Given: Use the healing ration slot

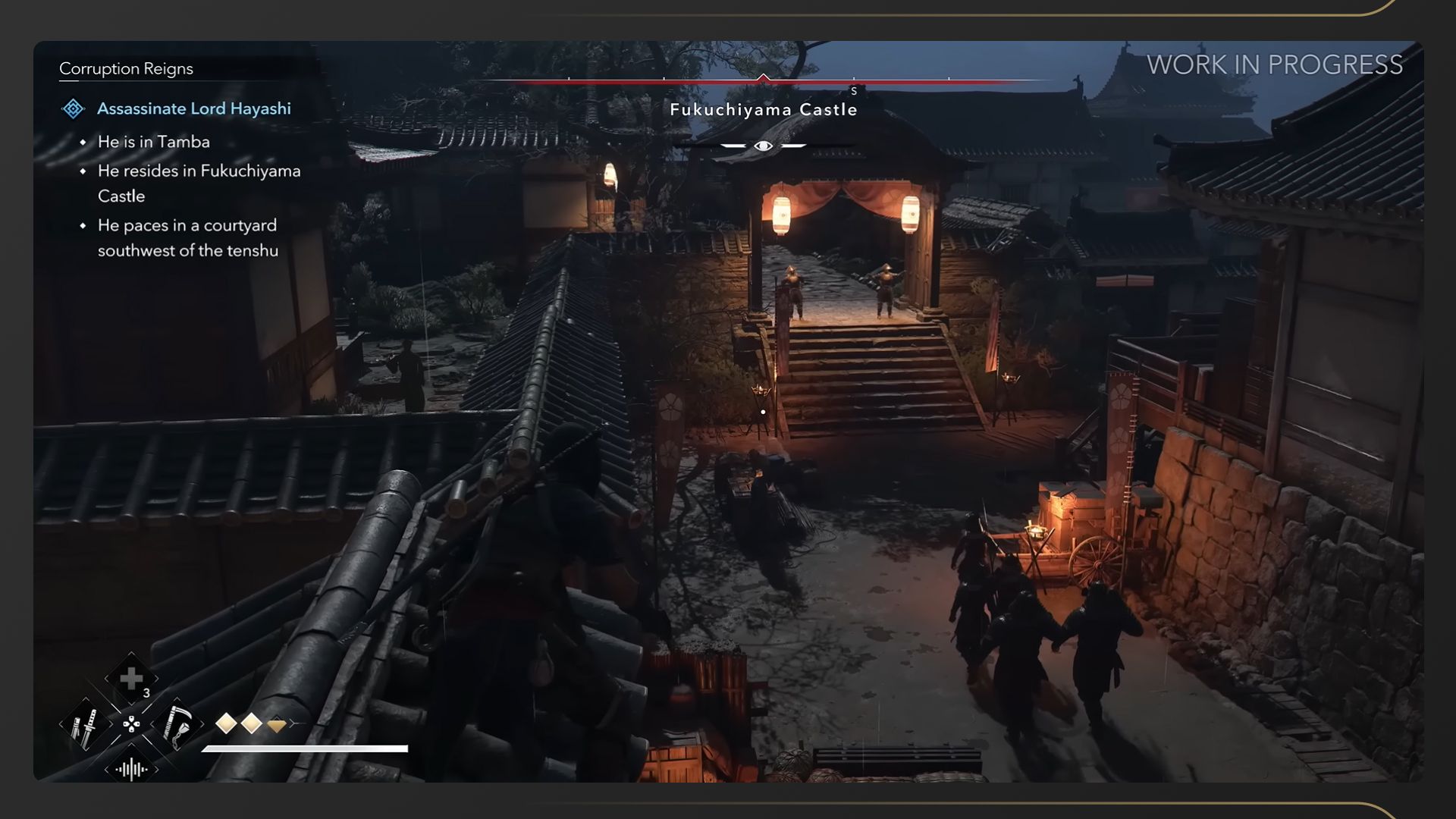Looking at the screenshot, I should tap(131, 679).
